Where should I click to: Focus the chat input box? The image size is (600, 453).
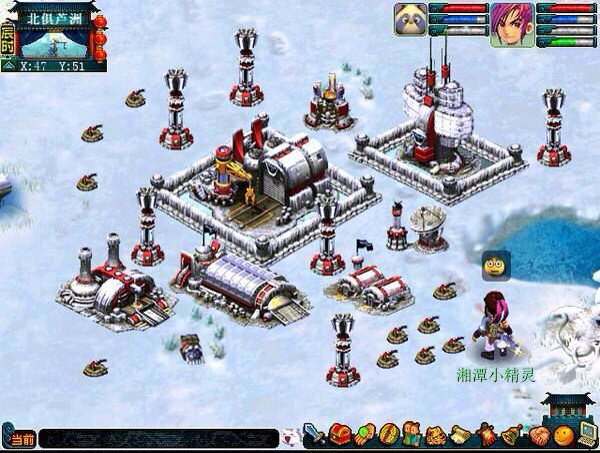160,439
